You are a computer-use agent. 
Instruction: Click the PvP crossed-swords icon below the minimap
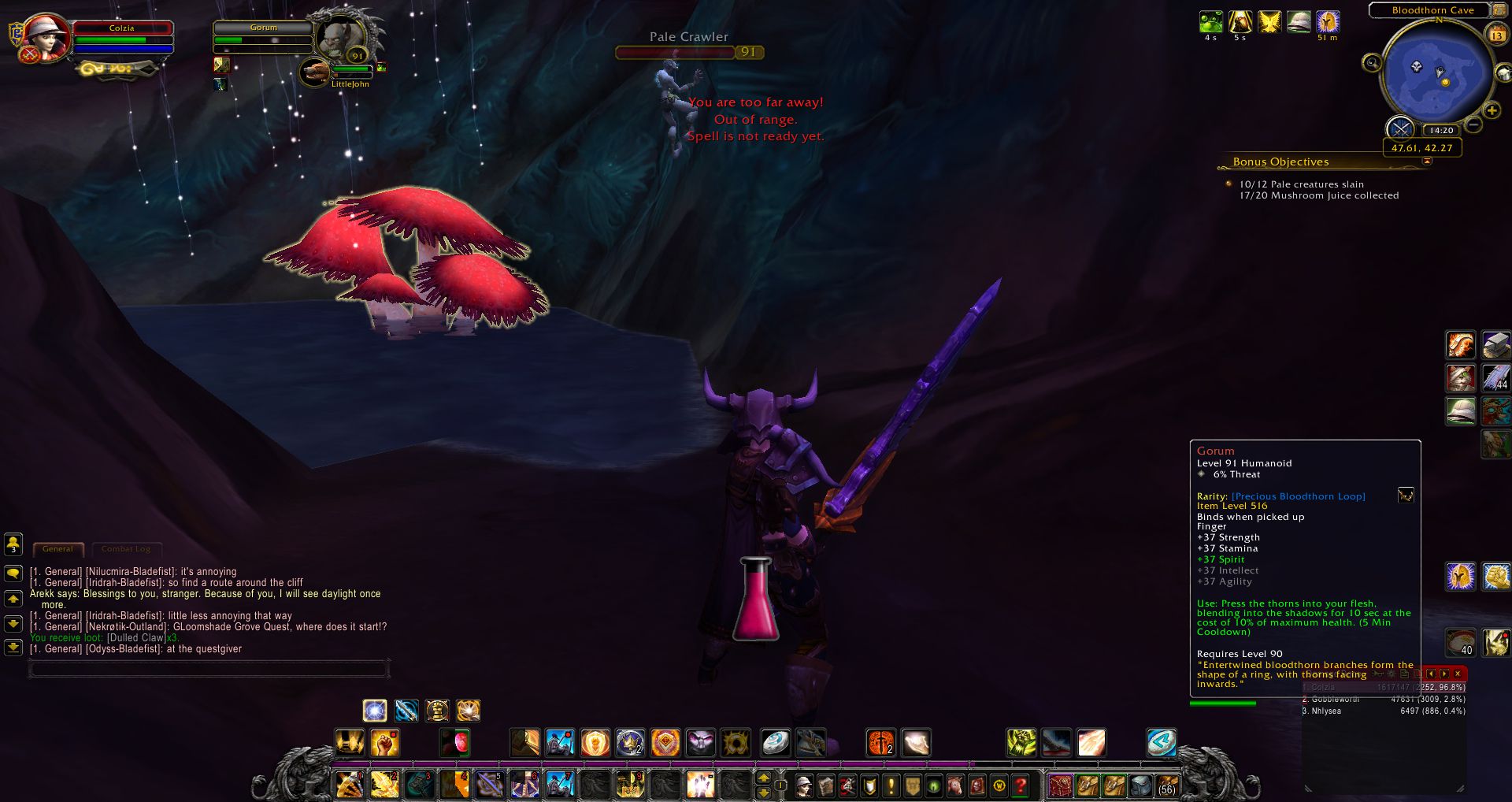pos(1403,128)
